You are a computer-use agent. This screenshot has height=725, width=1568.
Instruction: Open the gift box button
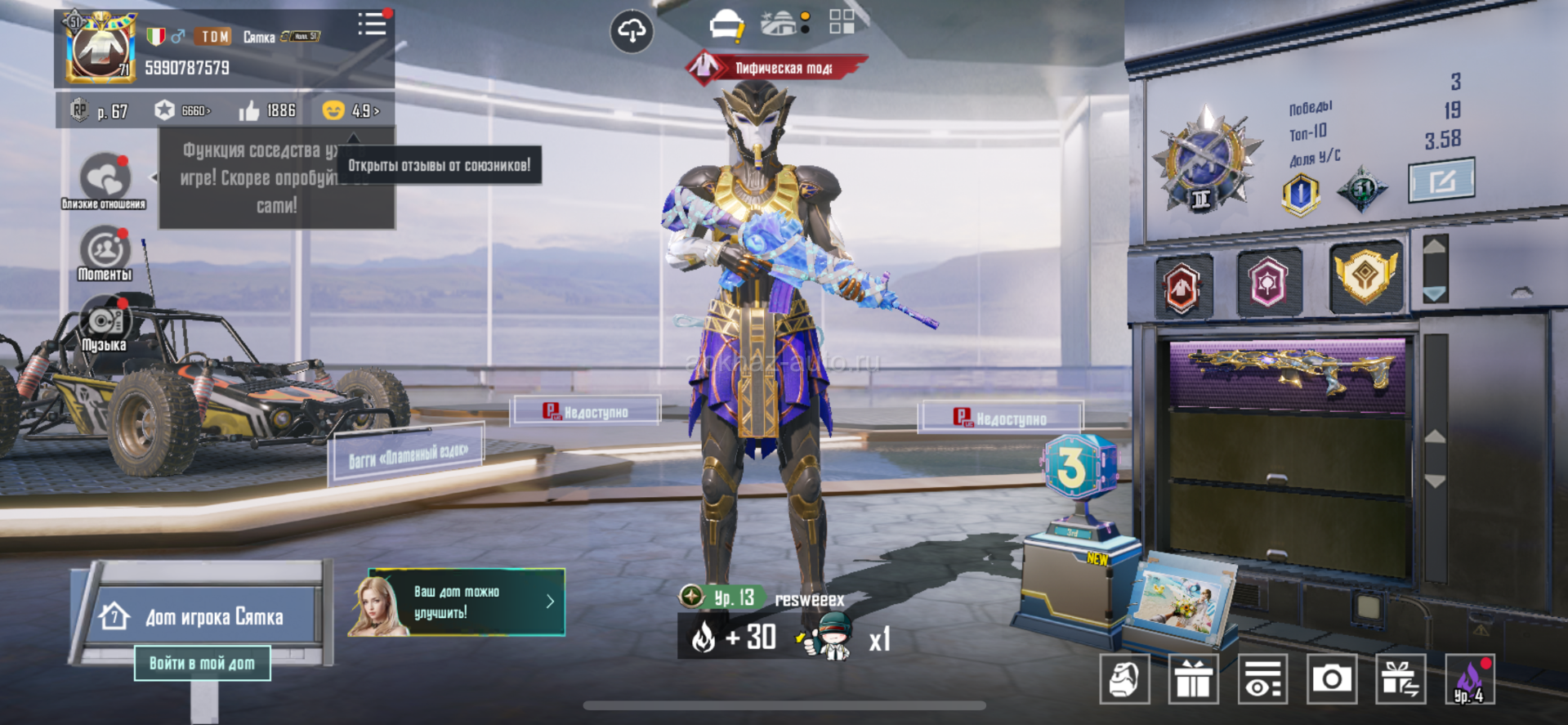click(x=1194, y=678)
